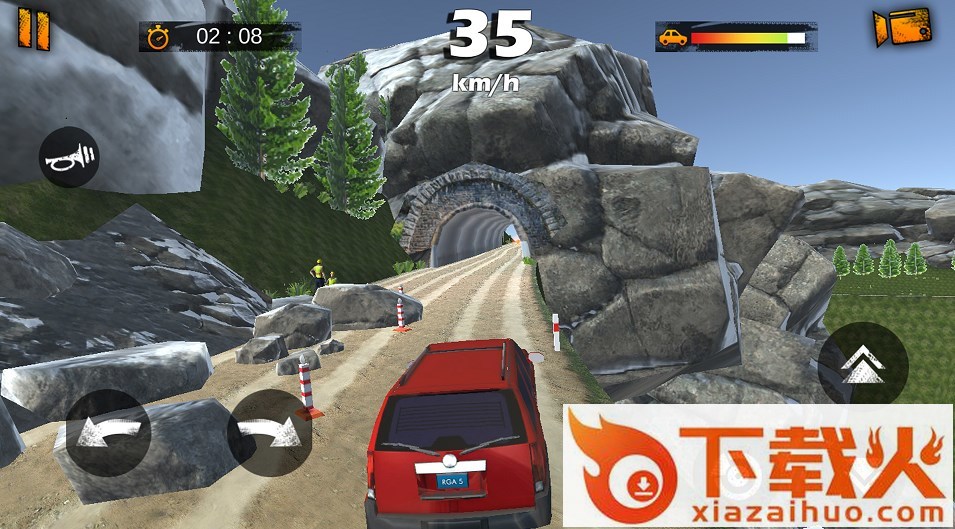Accelerate with the double up-arrow button
The height and width of the screenshot is (529, 955).
pos(862,365)
